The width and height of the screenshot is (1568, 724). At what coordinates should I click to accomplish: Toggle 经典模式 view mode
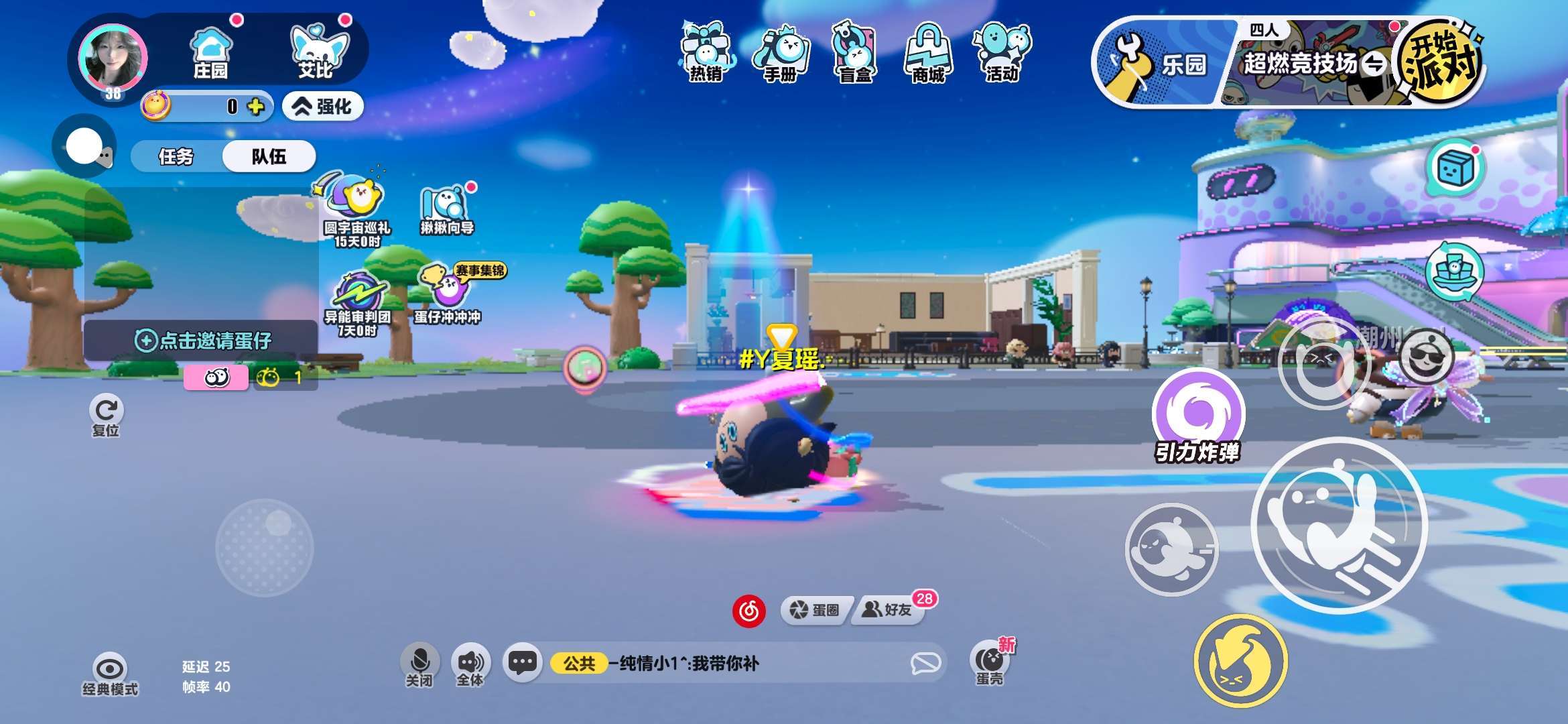[110, 674]
